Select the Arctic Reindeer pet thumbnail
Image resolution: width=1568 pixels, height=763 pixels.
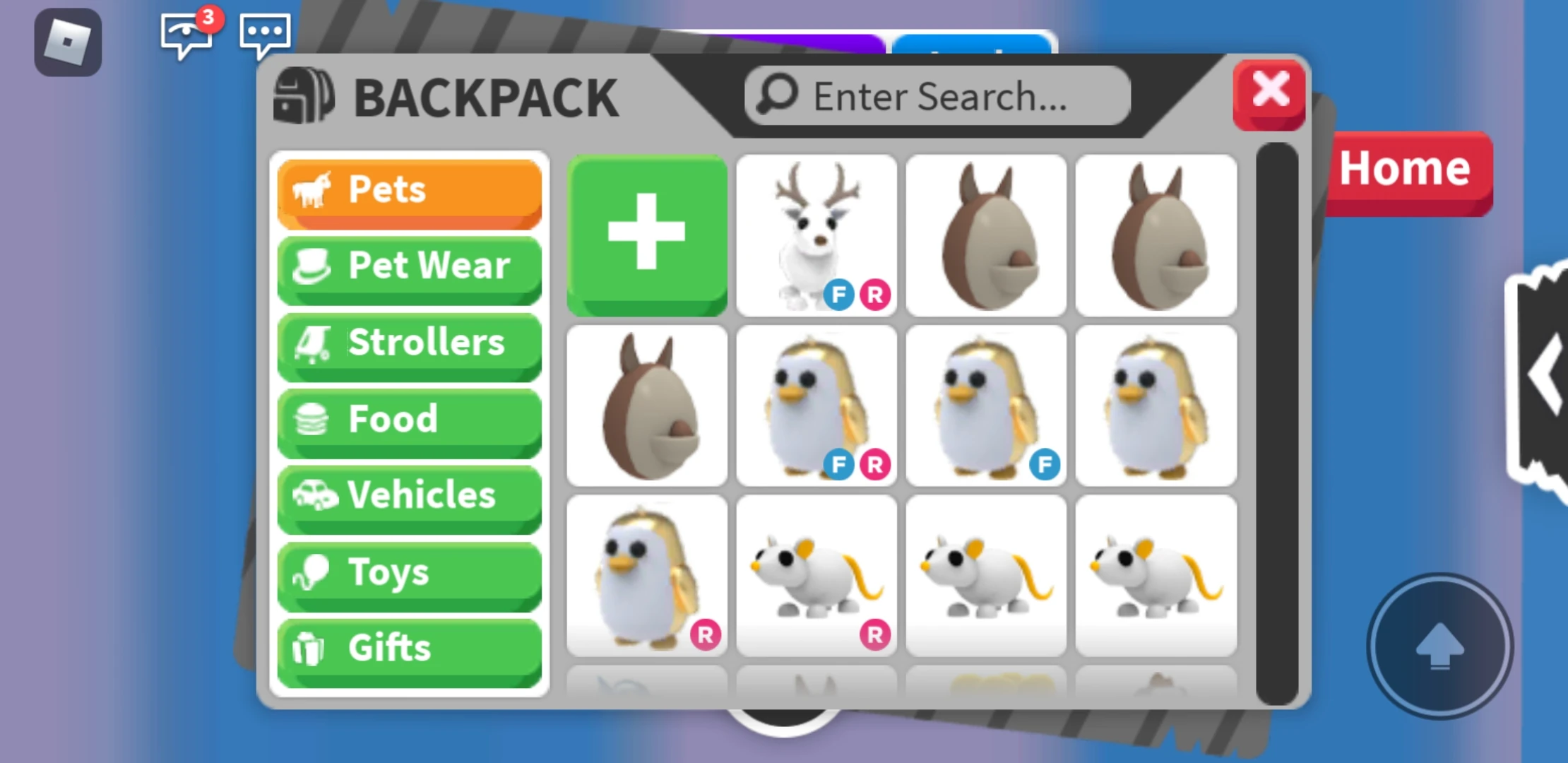[x=816, y=233]
